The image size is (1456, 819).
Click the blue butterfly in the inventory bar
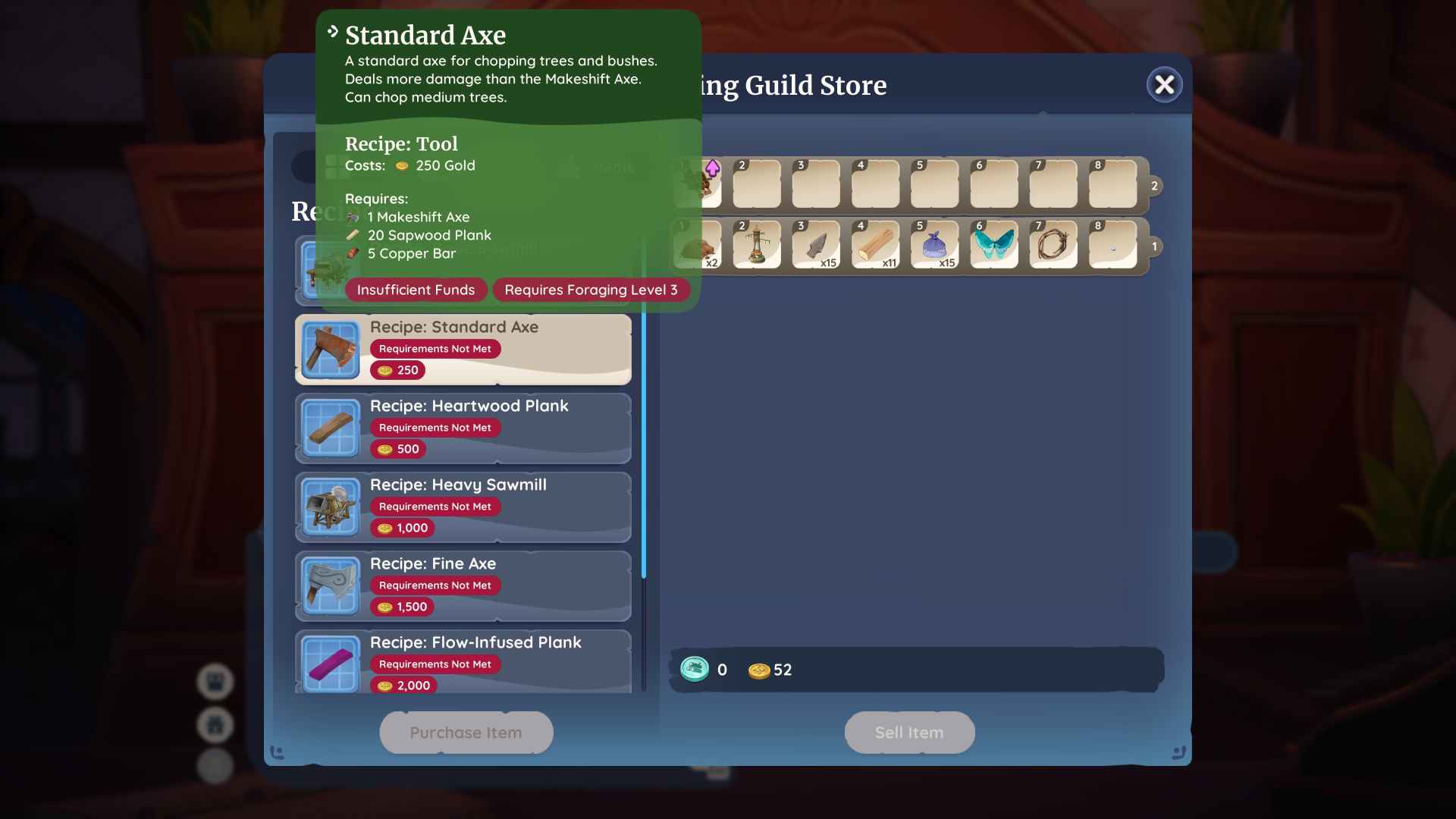point(993,244)
